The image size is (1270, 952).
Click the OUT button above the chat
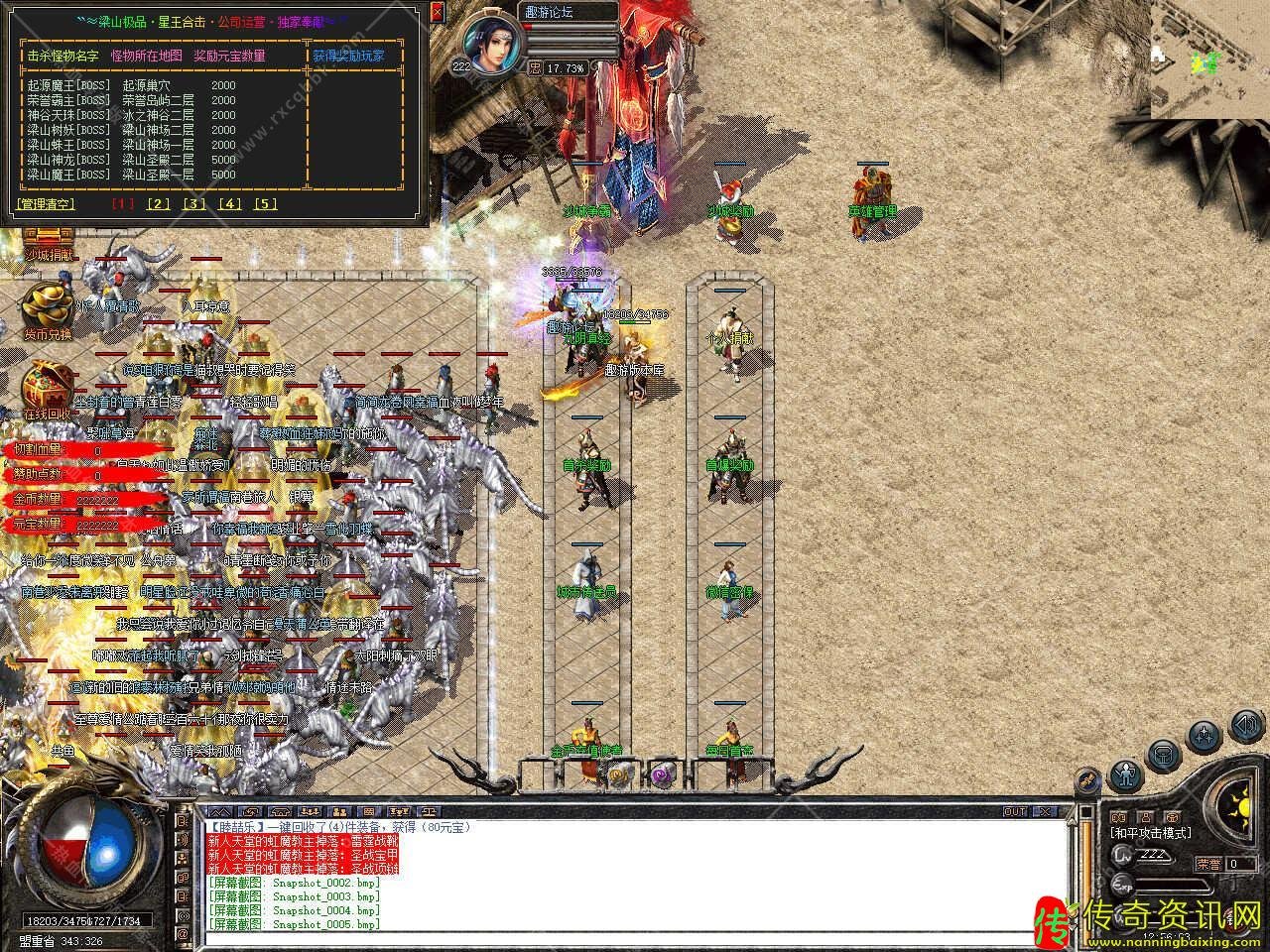click(1014, 811)
